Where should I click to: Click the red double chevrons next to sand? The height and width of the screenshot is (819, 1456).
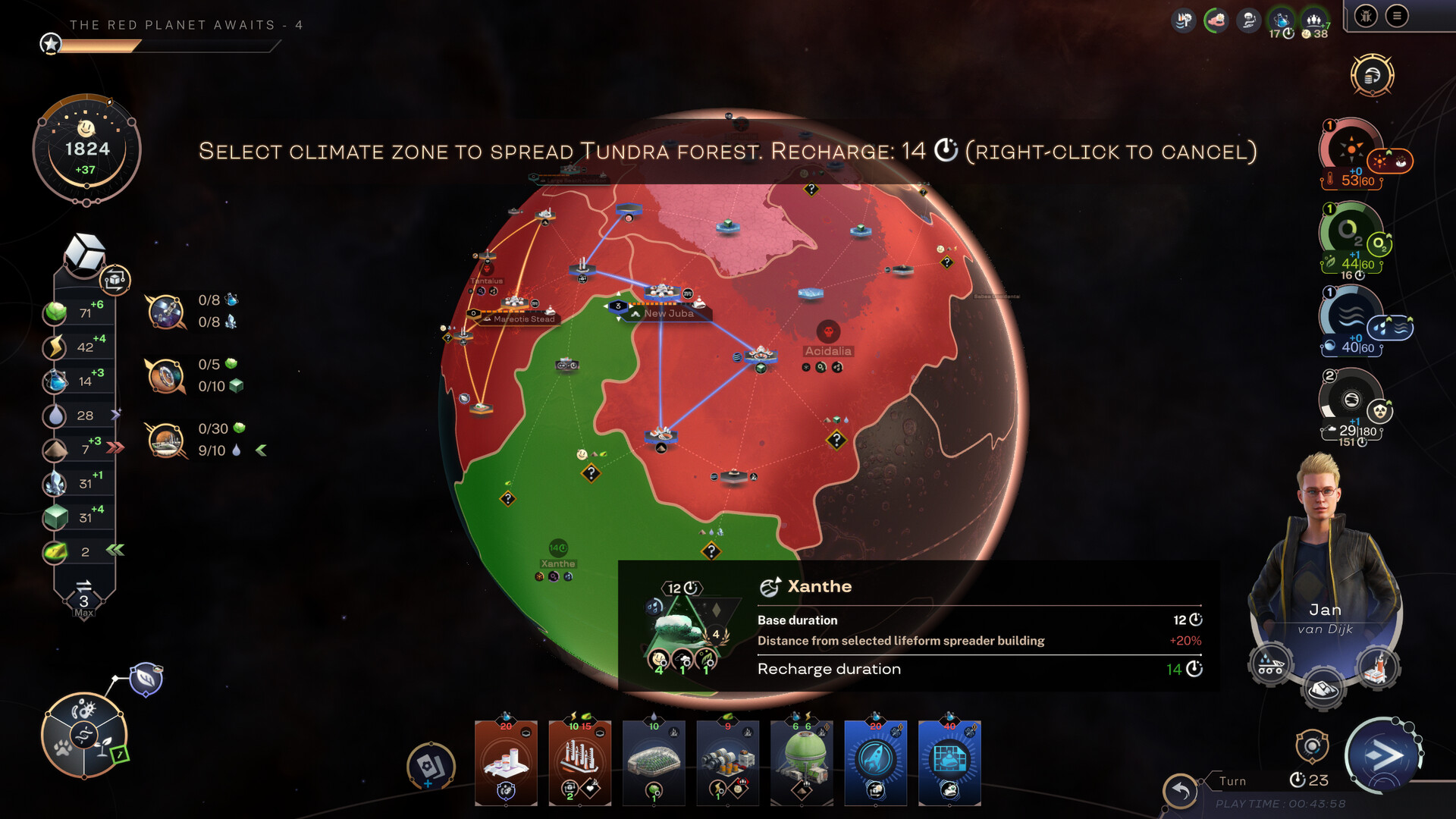tap(115, 447)
